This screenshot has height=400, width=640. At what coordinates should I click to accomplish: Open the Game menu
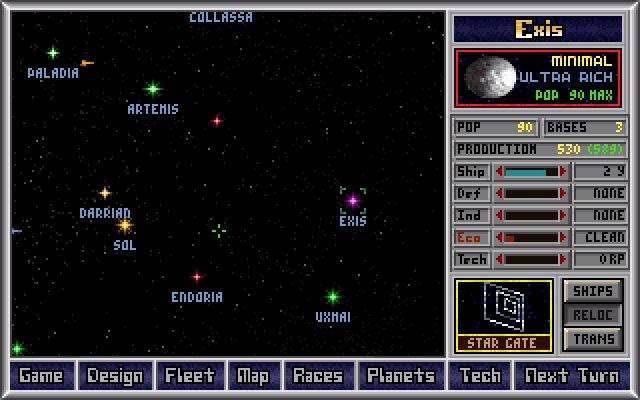point(41,376)
